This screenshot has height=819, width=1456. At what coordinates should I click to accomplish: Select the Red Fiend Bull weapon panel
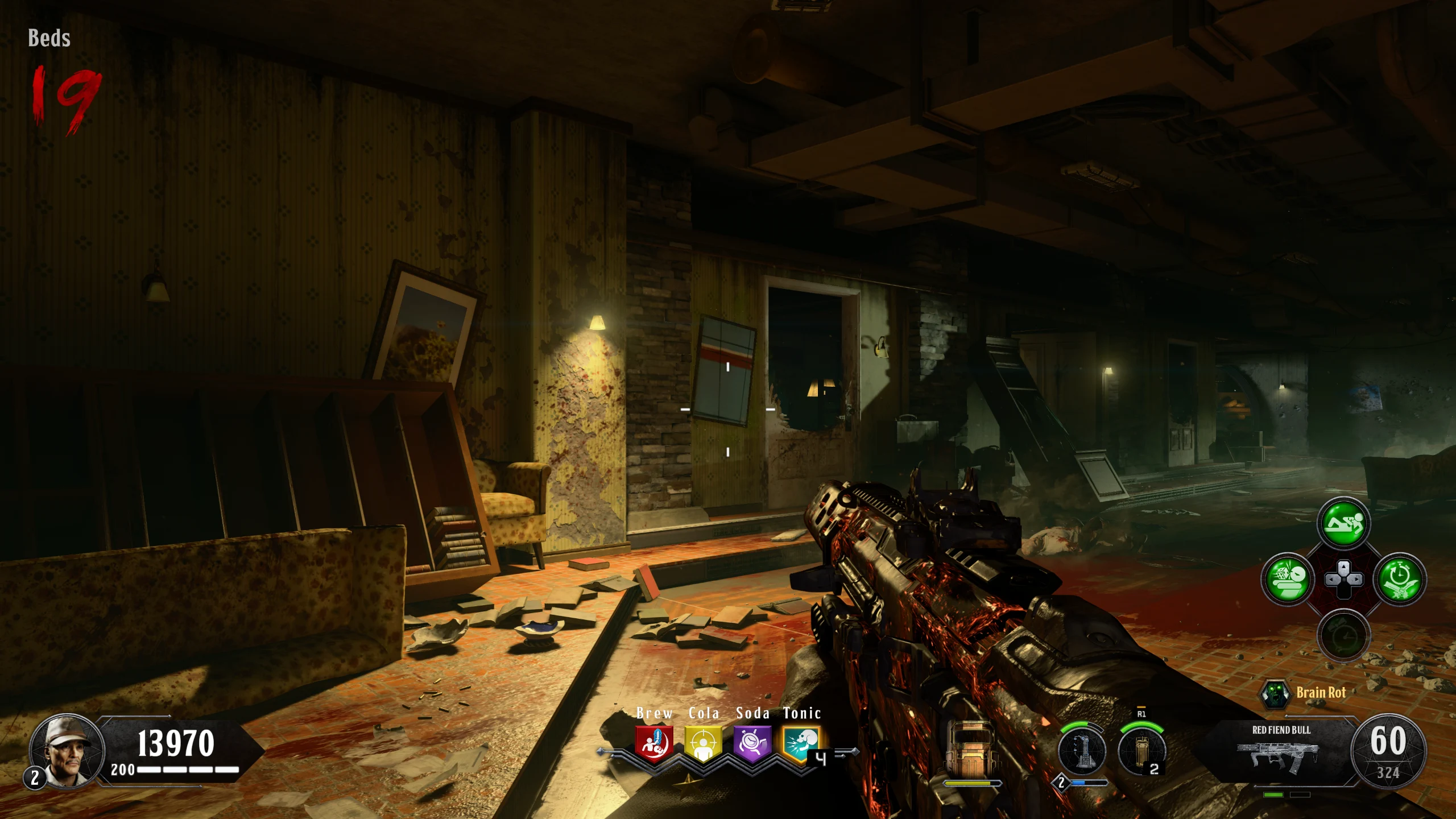tap(1281, 751)
